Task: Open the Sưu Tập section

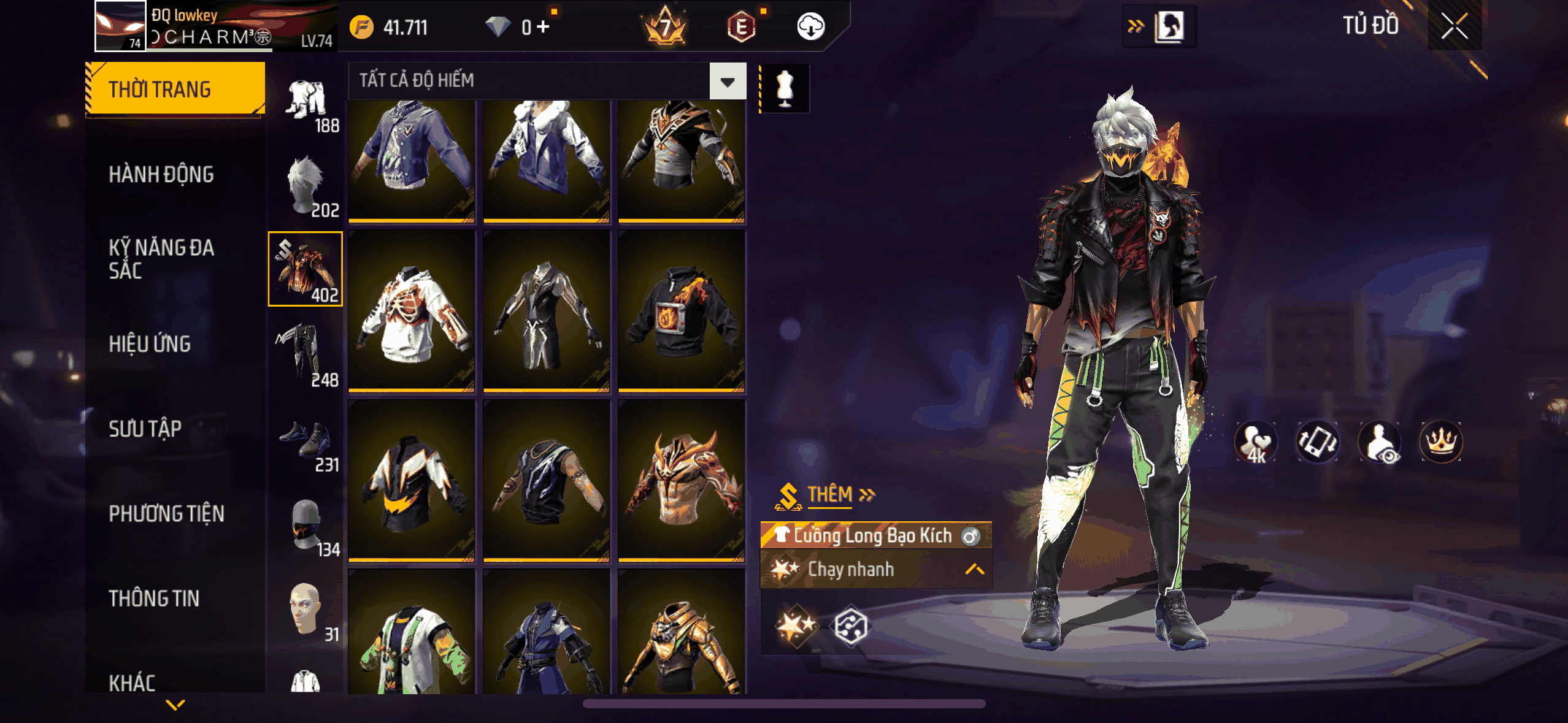Action: click(145, 429)
